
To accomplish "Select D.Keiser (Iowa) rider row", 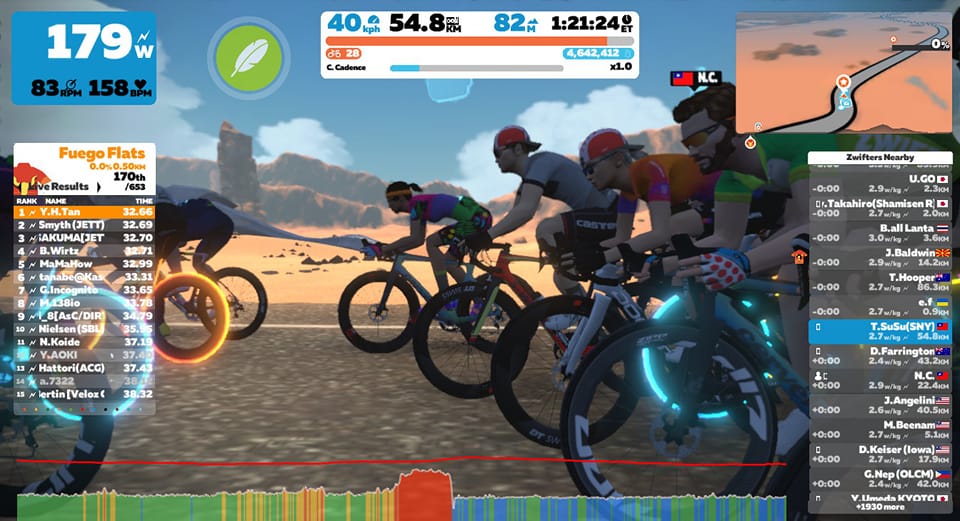I will point(880,454).
